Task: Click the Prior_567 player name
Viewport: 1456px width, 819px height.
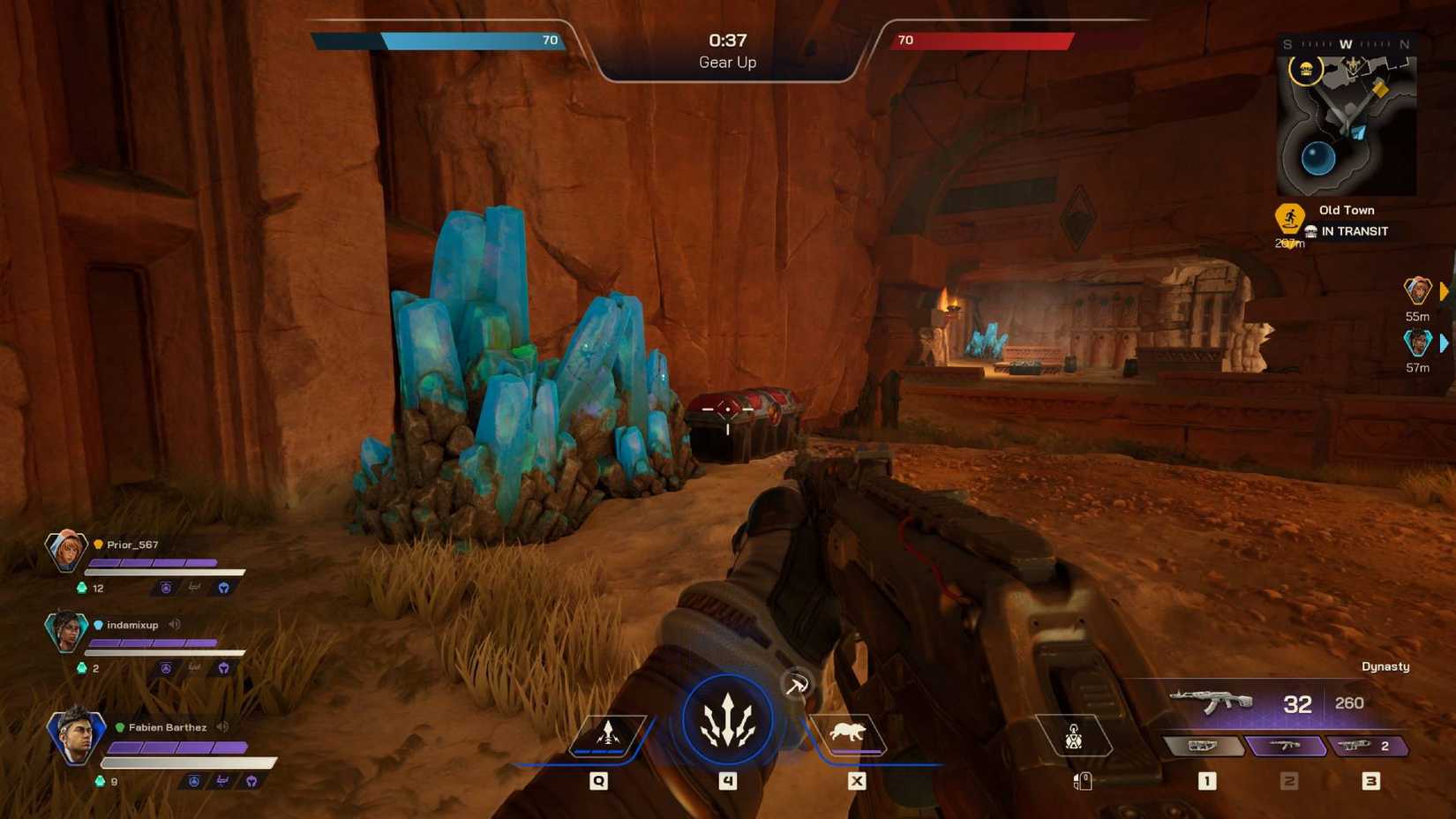Action: [x=131, y=544]
